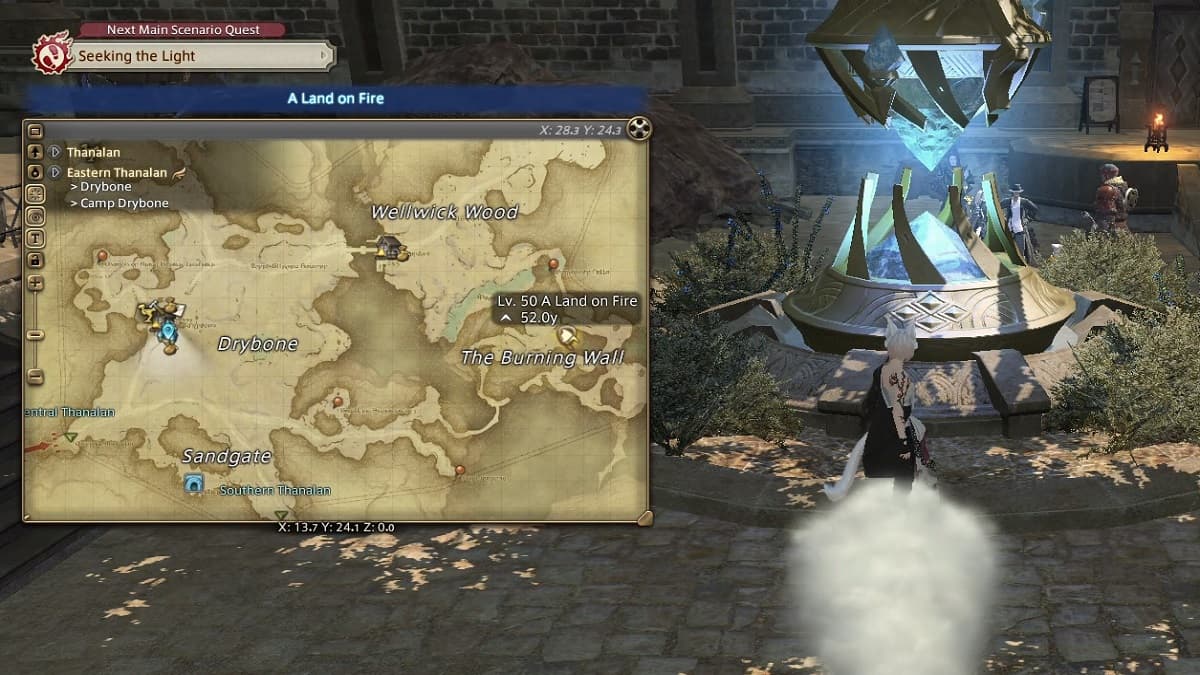Click the map window's top-left menu button
The width and height of the screenshot is (1200, 675).
[36, 130]
